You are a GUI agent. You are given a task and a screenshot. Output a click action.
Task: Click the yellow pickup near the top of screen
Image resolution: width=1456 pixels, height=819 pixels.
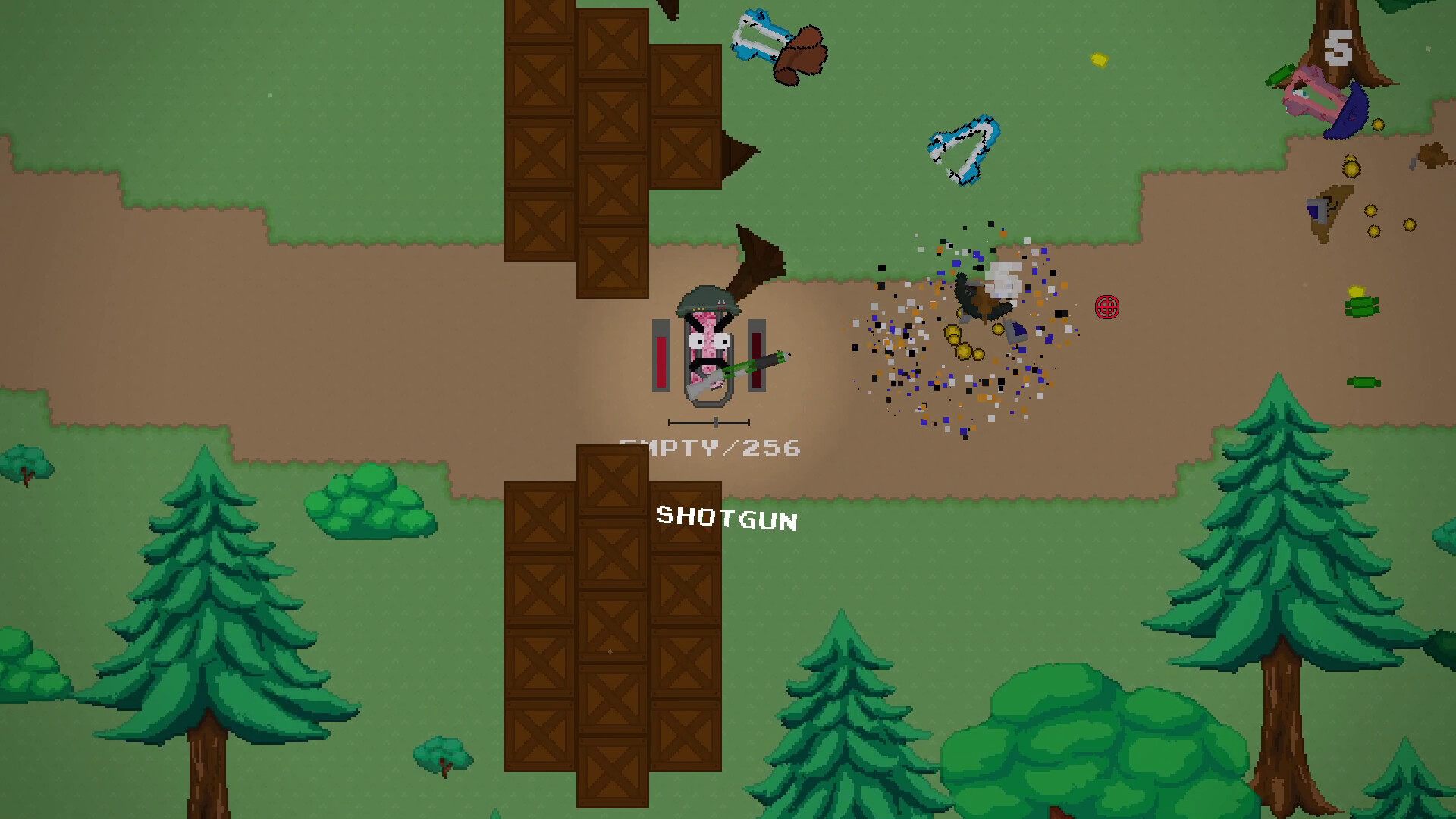click(1099, 58)
